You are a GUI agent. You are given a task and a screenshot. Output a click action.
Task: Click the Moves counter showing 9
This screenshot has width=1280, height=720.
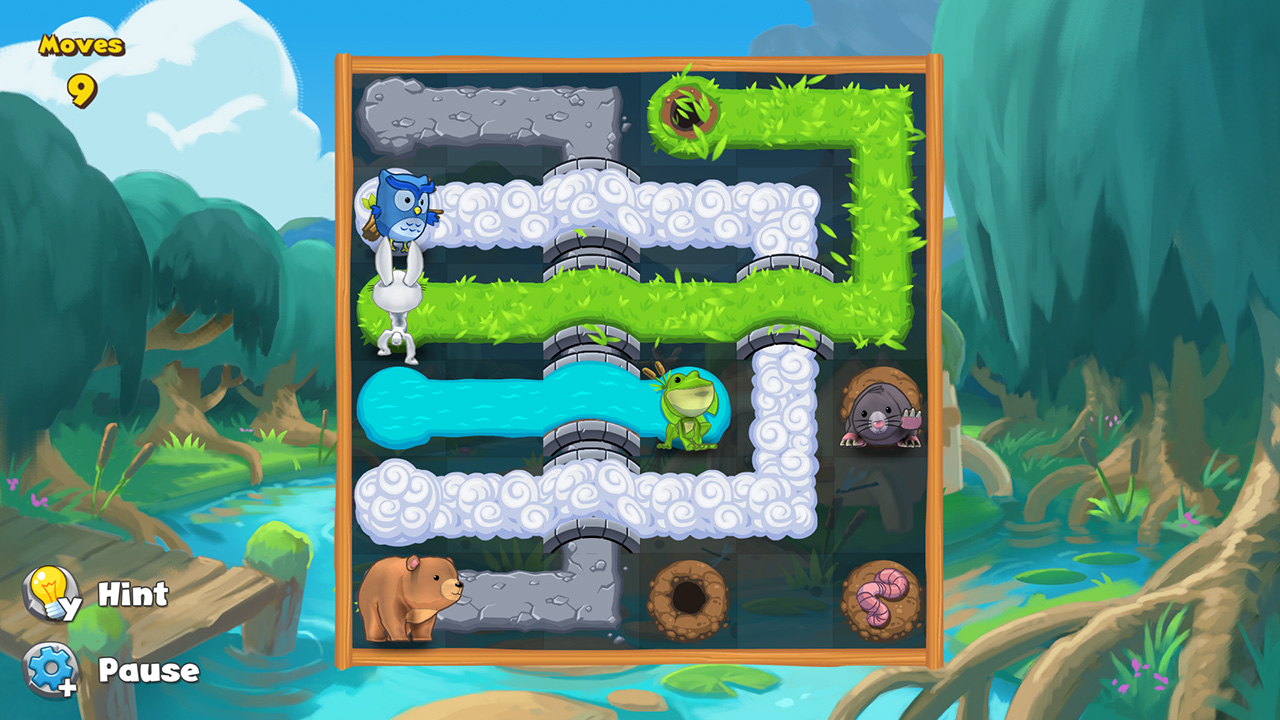[80, 60]
